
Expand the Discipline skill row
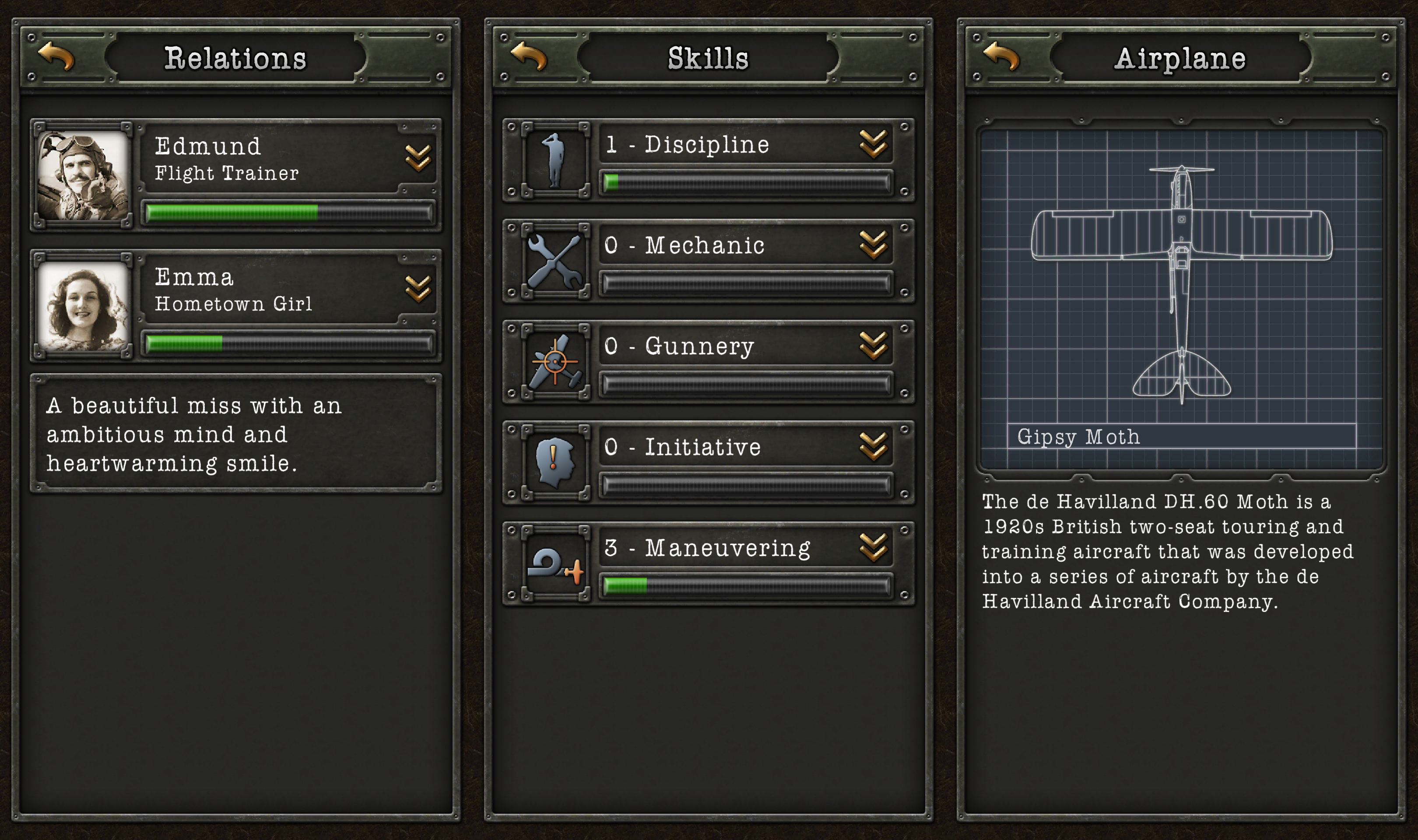click(874, 144)
